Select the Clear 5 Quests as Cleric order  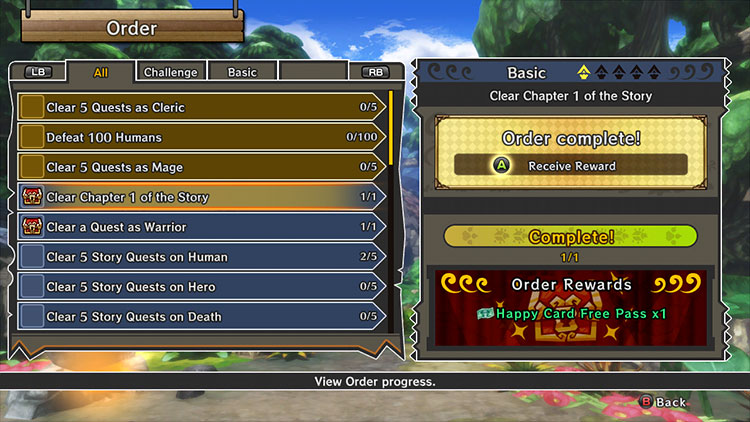(200, 107)
